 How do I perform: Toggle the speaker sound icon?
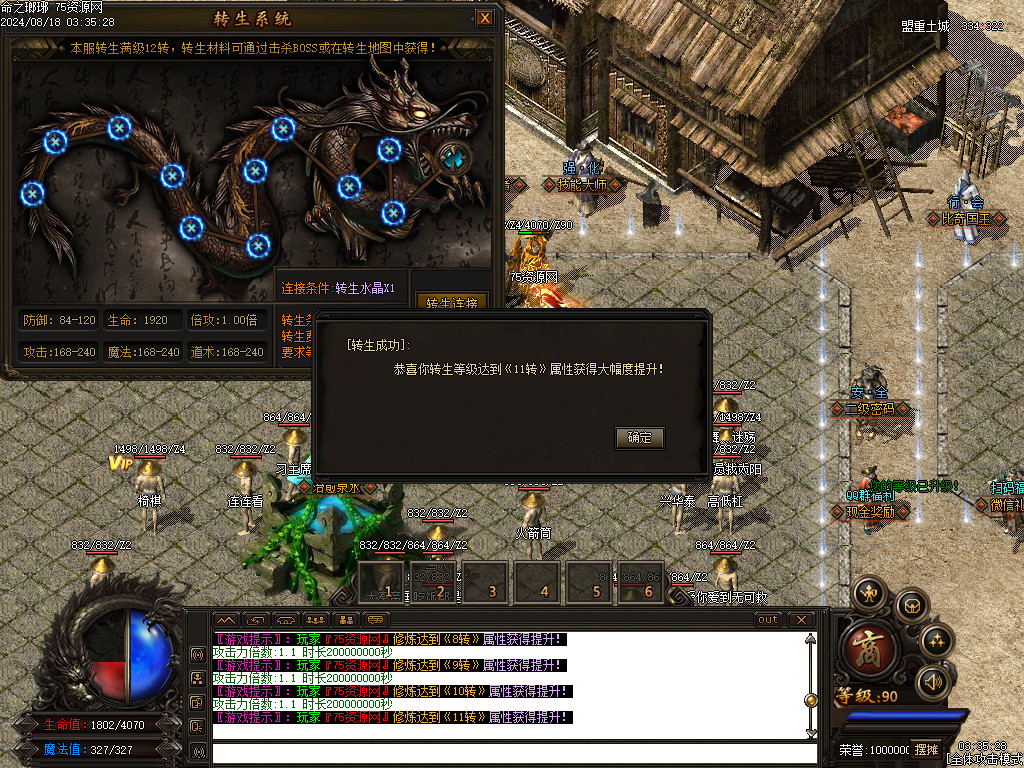click(934, 682)
